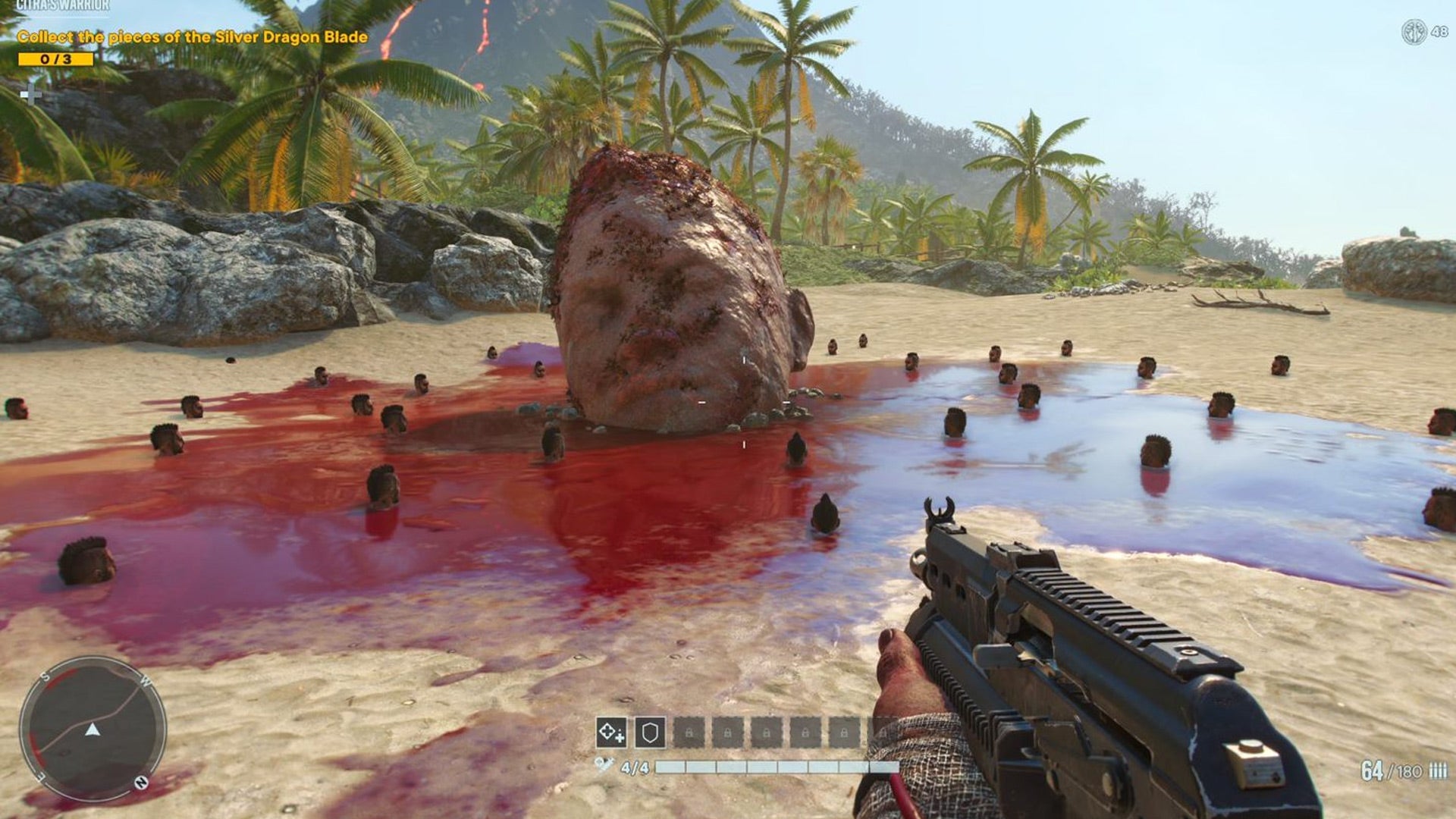The width and height of the screenshot is (1456, 819).
Task: Click the W direction marker on the minimap
Action: [x=146, y=681]
